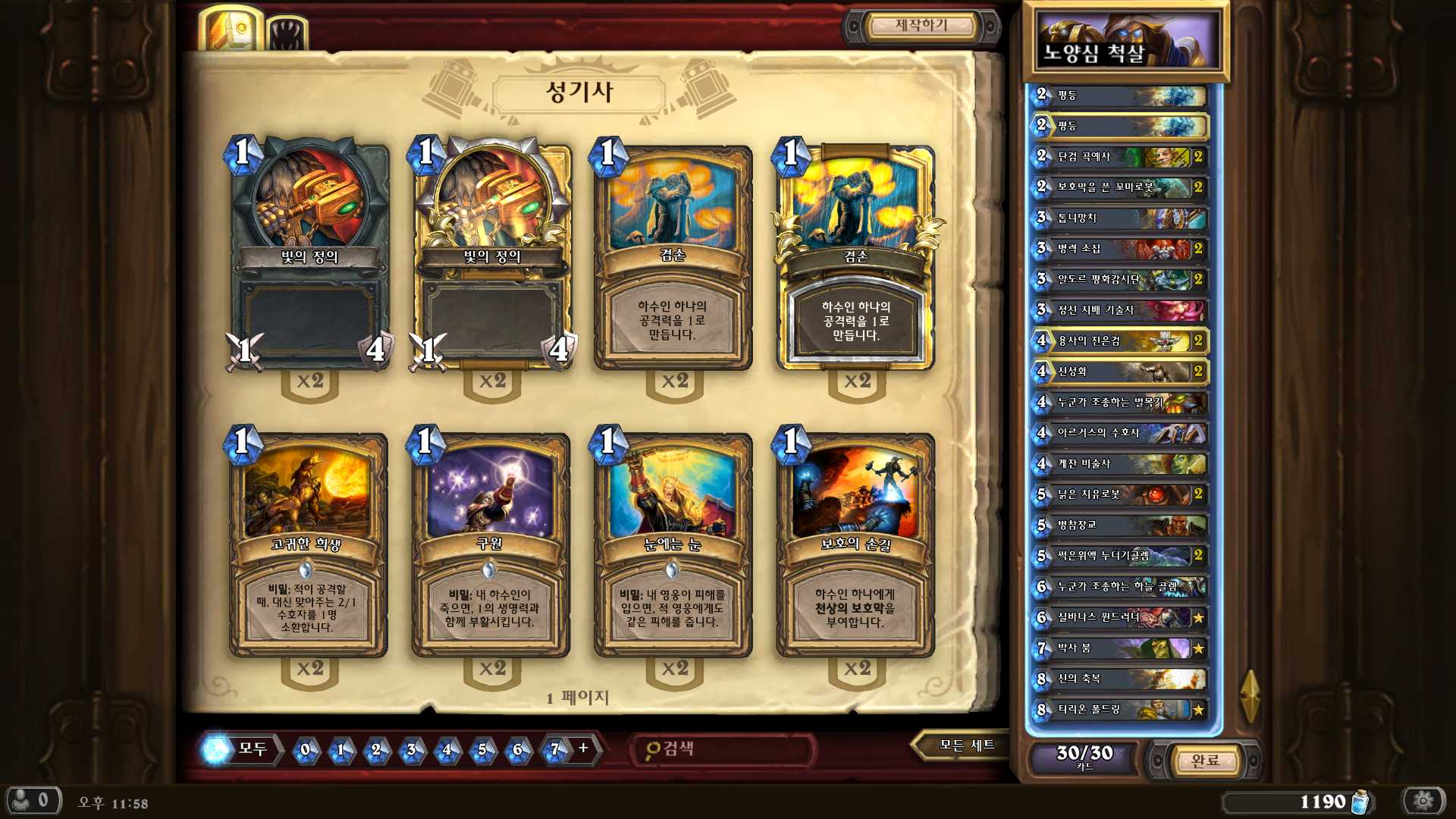Switch to the Paladin class tab
Viewport: 1456px width, 819px height.
coord(231,31)
